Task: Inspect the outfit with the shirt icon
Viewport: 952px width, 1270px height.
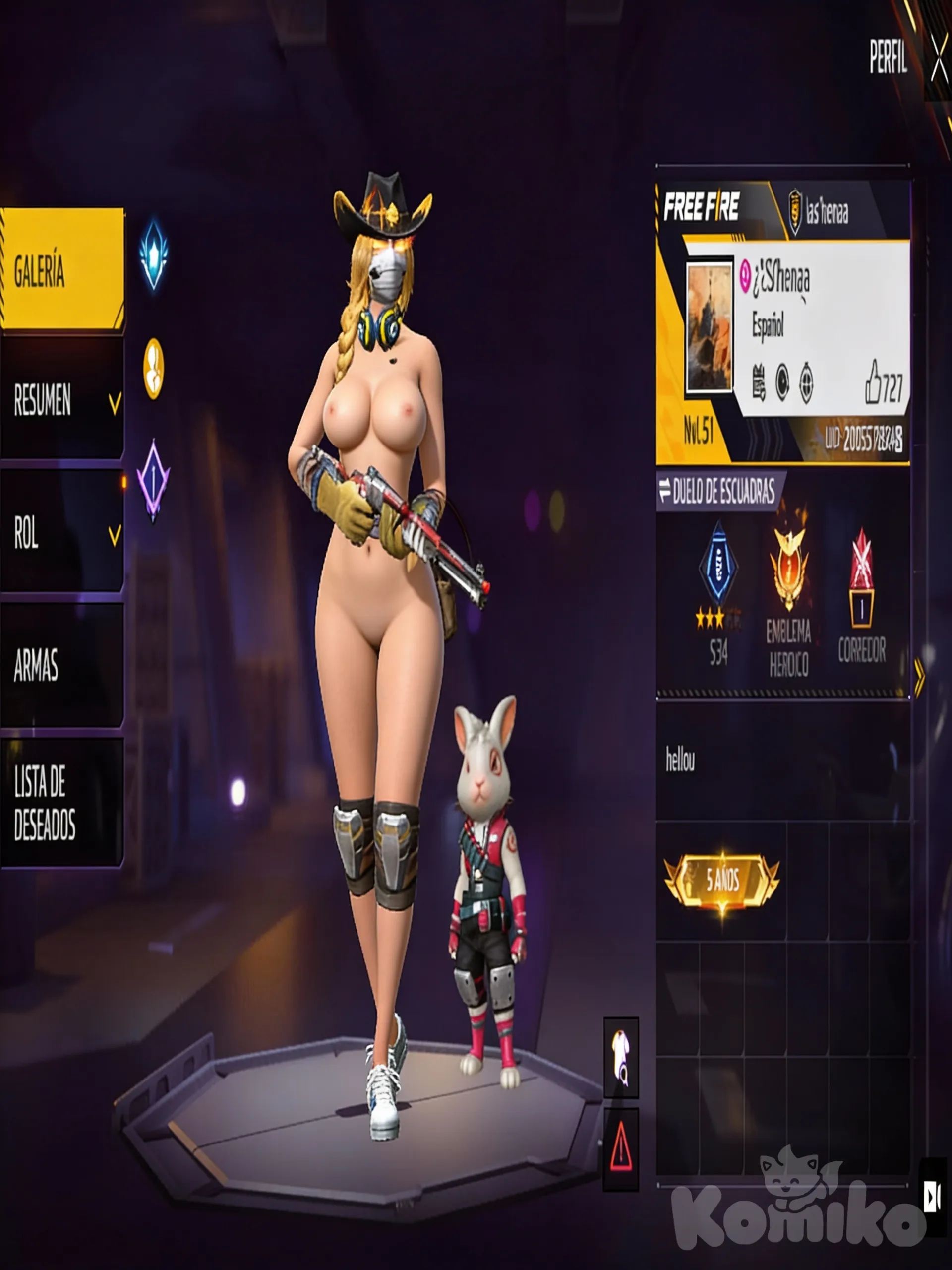Action: (621, 1057)
